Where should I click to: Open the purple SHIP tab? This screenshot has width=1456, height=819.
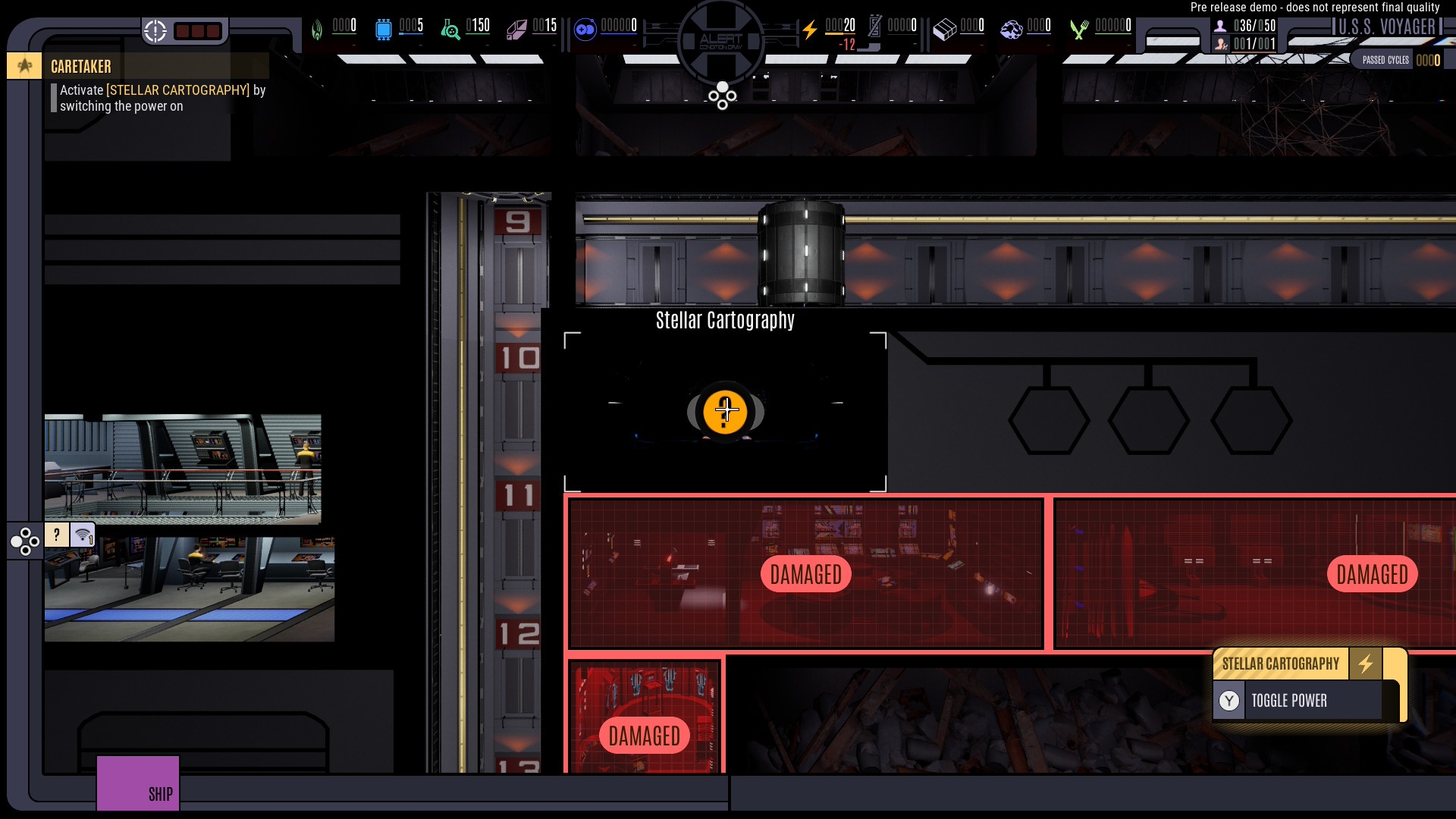tap(138, 783)
